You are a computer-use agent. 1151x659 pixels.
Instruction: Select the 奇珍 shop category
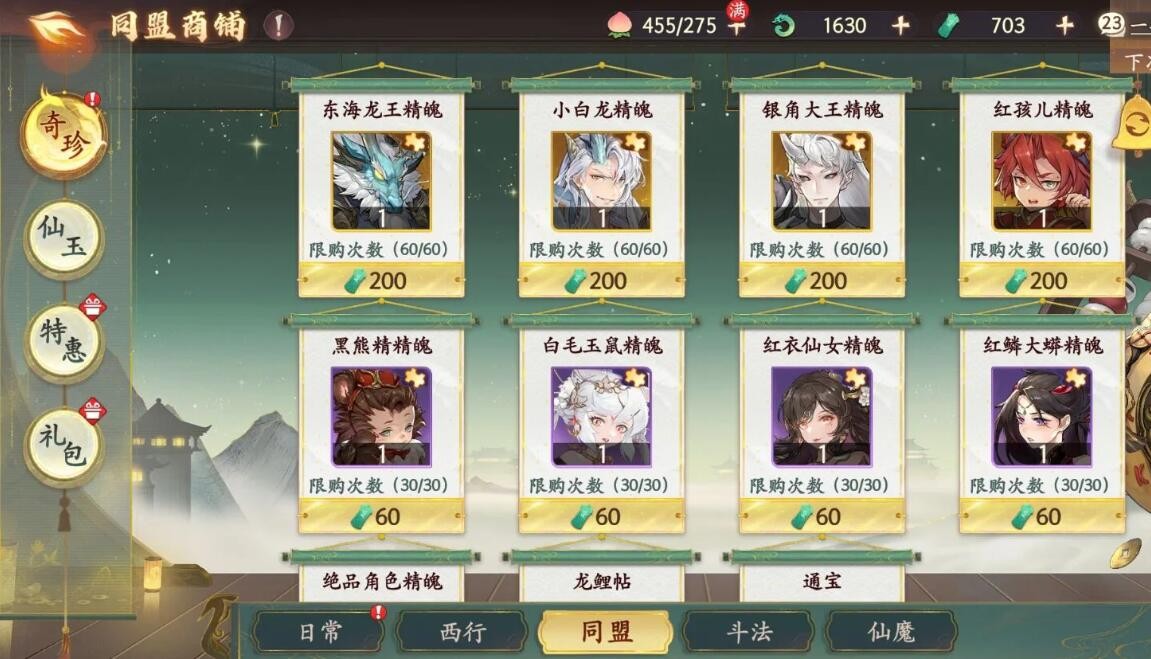(63, 132)
